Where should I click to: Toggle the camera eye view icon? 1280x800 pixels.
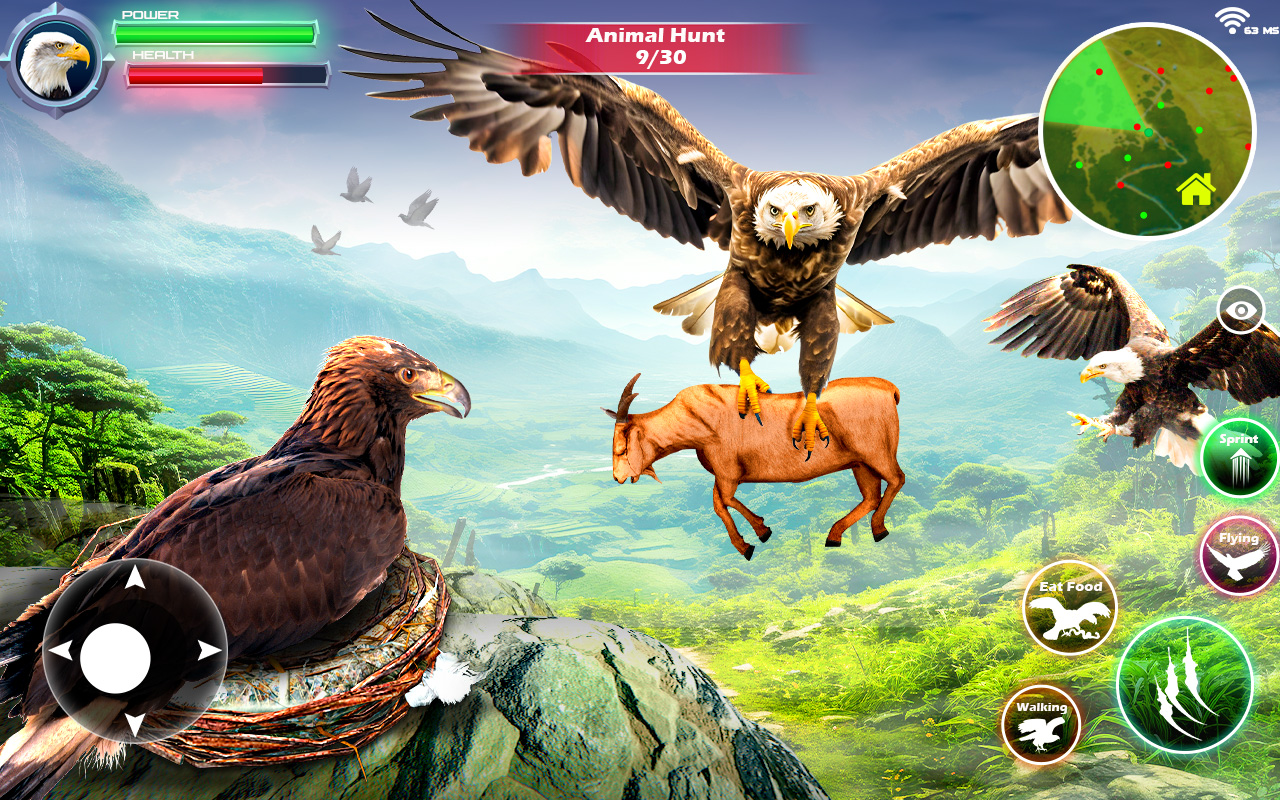point(1243,310)
